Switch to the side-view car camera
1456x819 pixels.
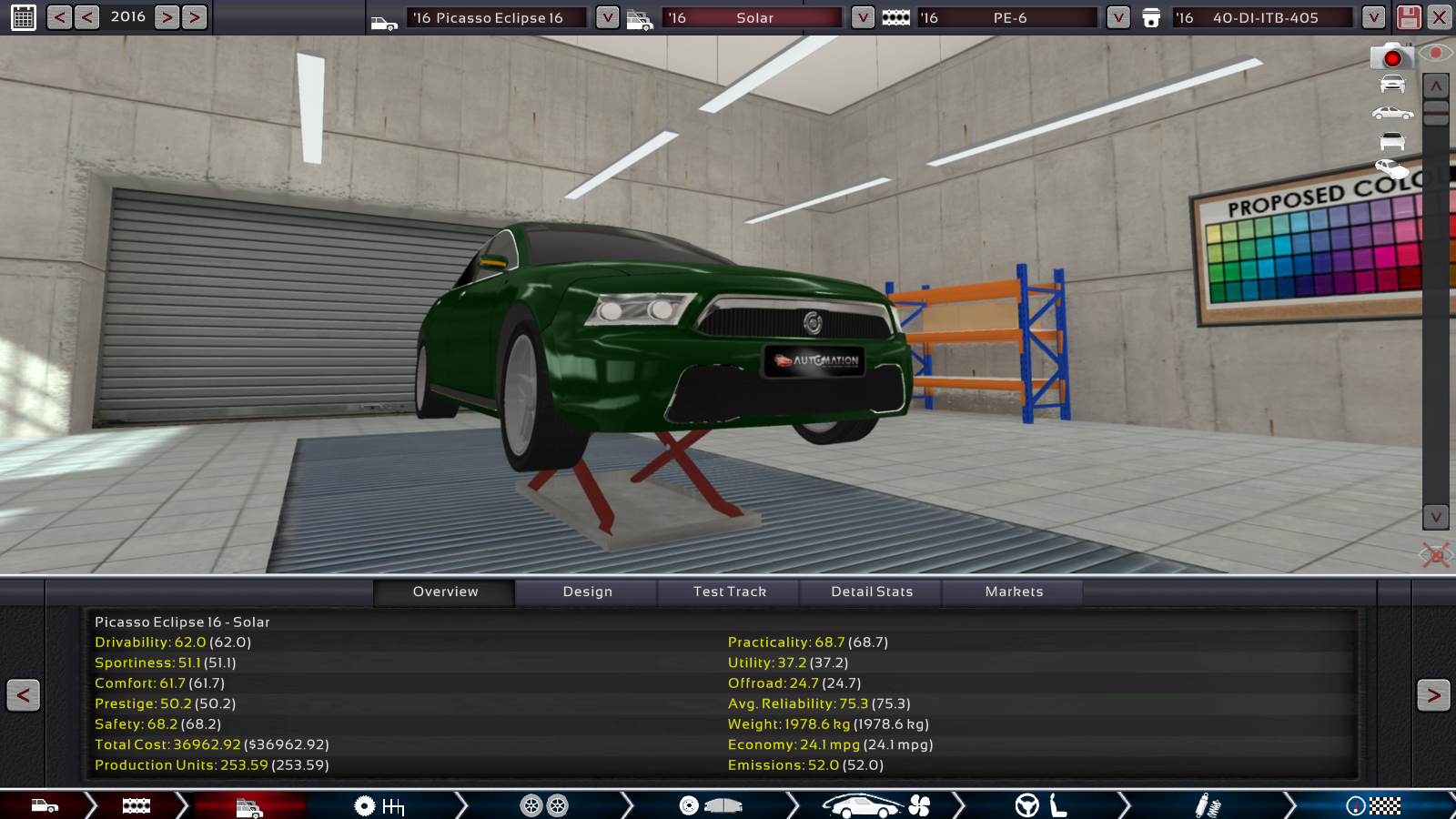tap(1392, 113)
